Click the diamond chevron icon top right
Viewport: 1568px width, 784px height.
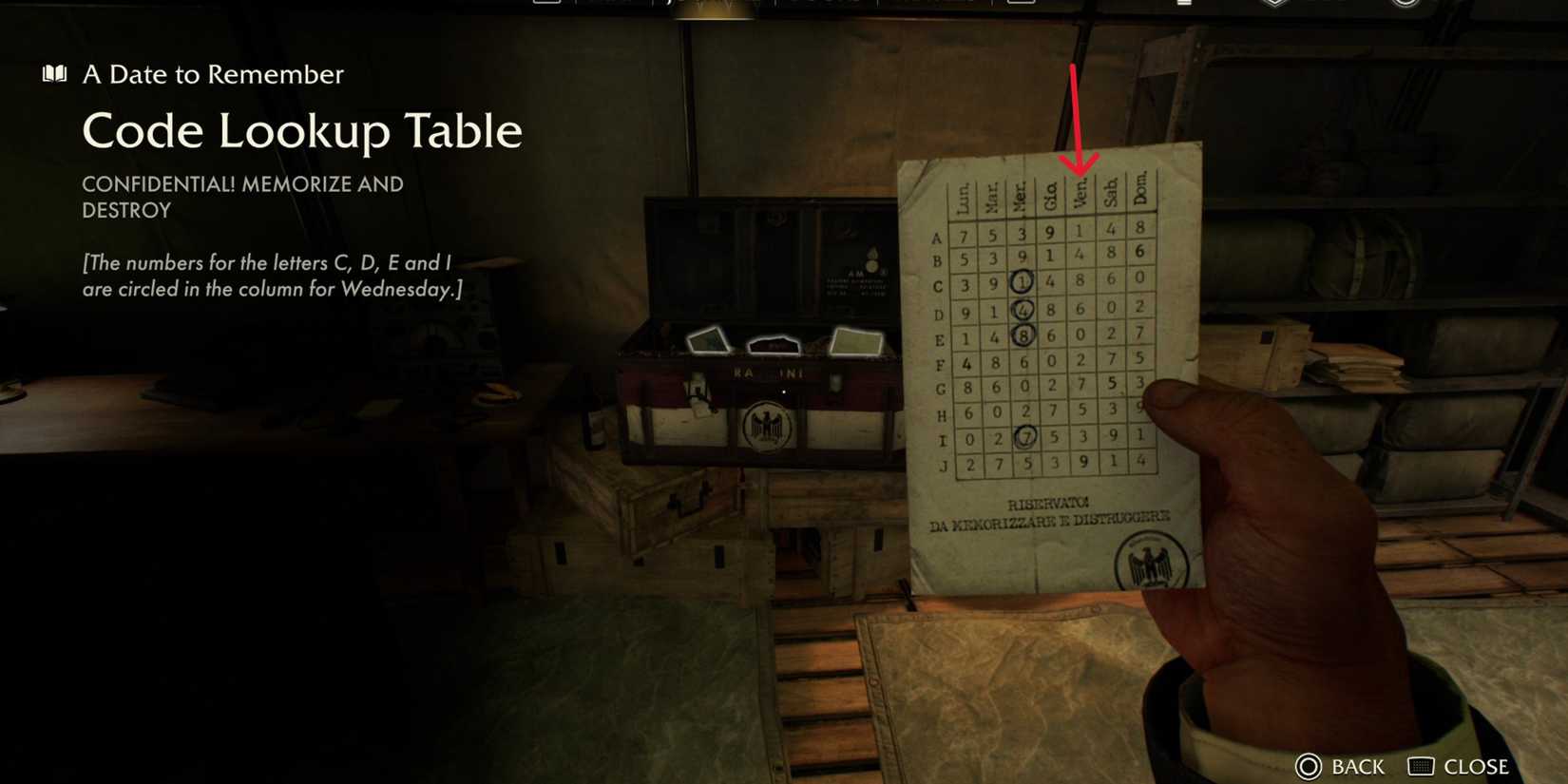1274,6
